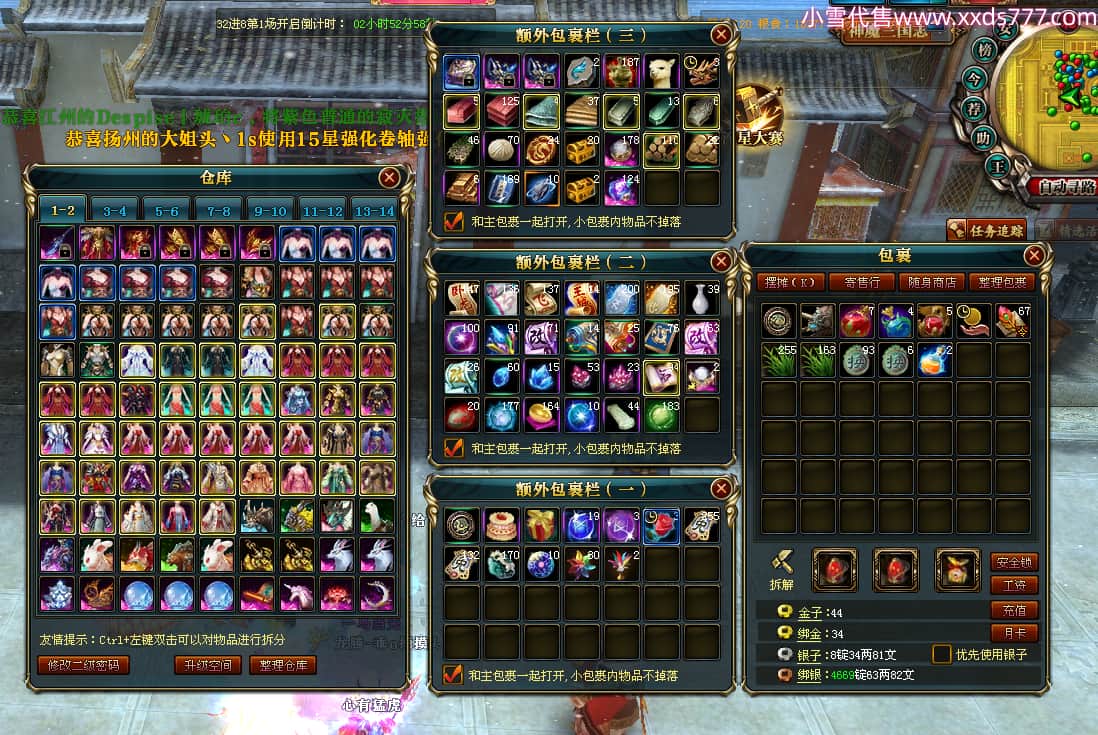Click the 安全锁 safety lock button
The width and height of the screenshot is (1098, 735).
(1013, 561)
